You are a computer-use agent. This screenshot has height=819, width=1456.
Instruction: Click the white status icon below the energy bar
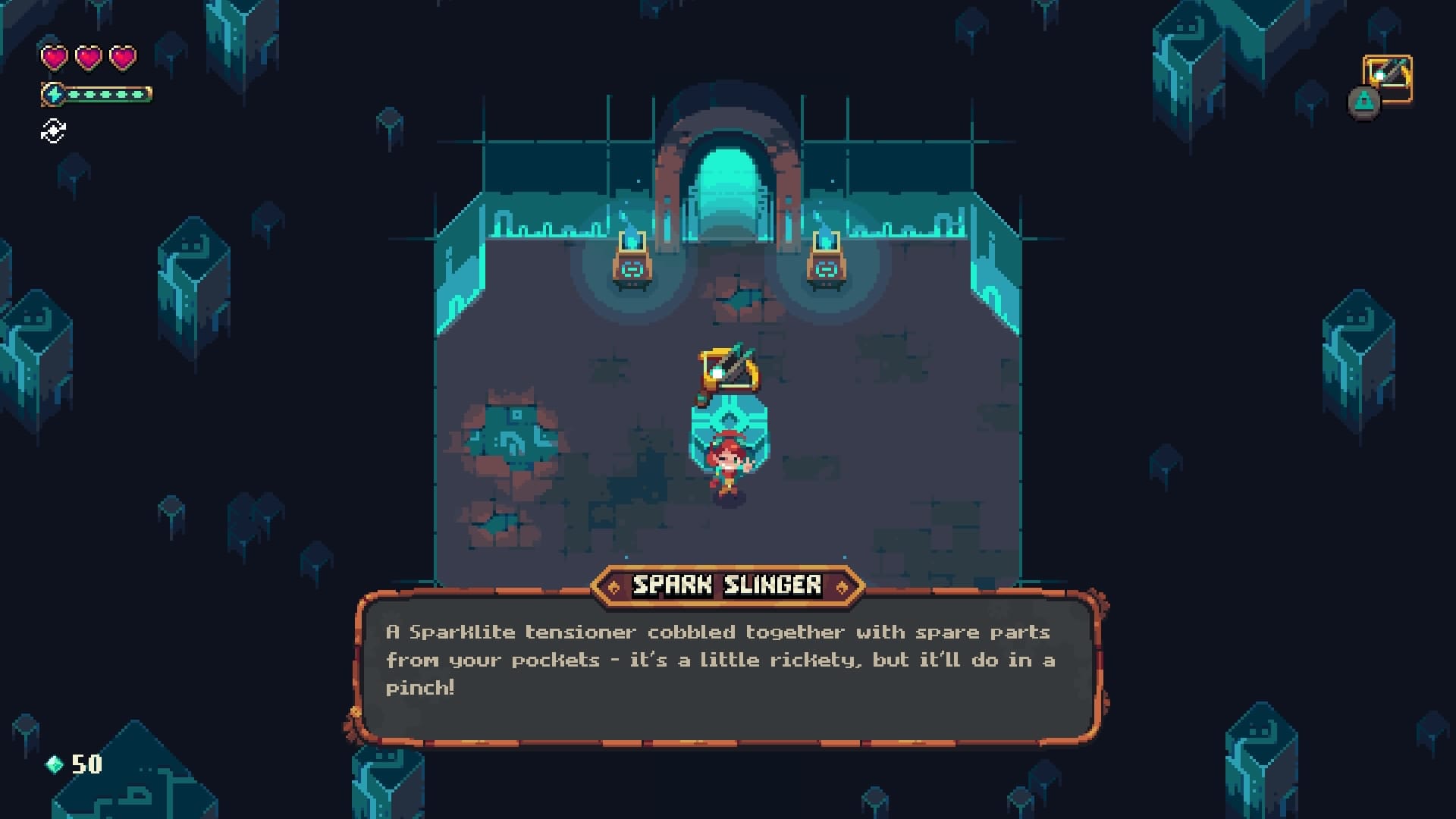[x=53, y=131]
